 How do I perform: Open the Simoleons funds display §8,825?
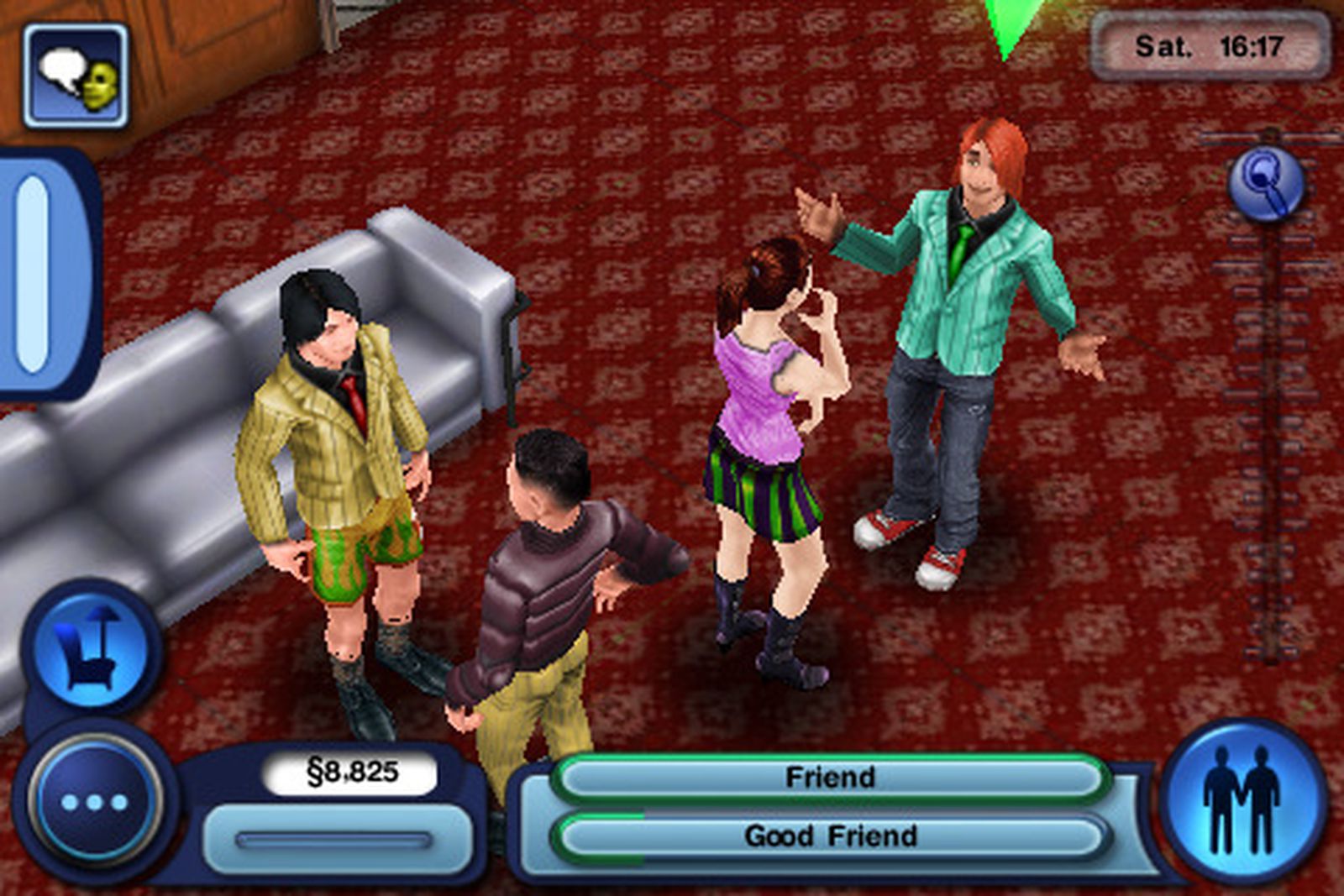click(351, 772)
